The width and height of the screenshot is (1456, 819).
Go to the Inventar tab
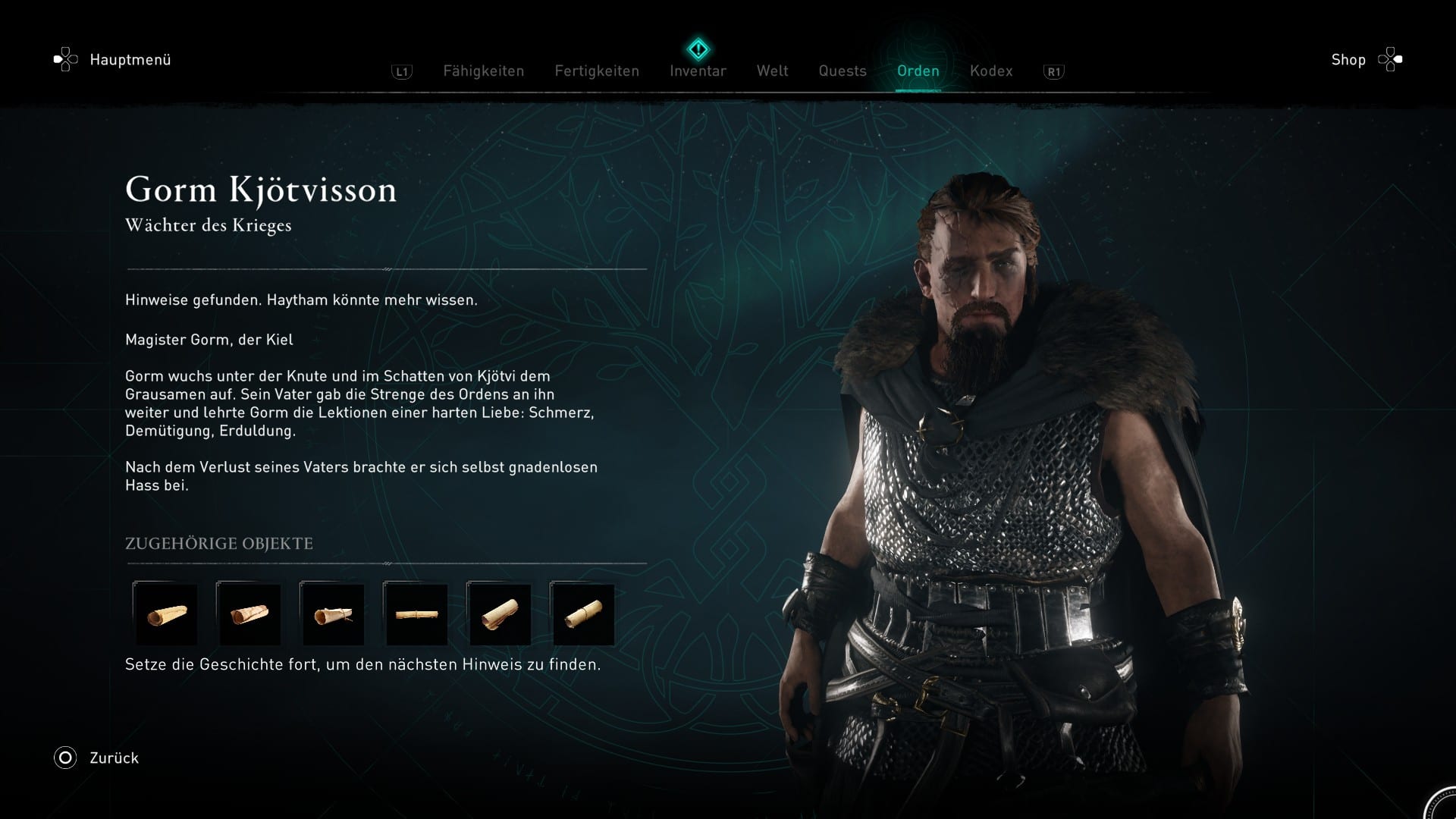[698, 71]
